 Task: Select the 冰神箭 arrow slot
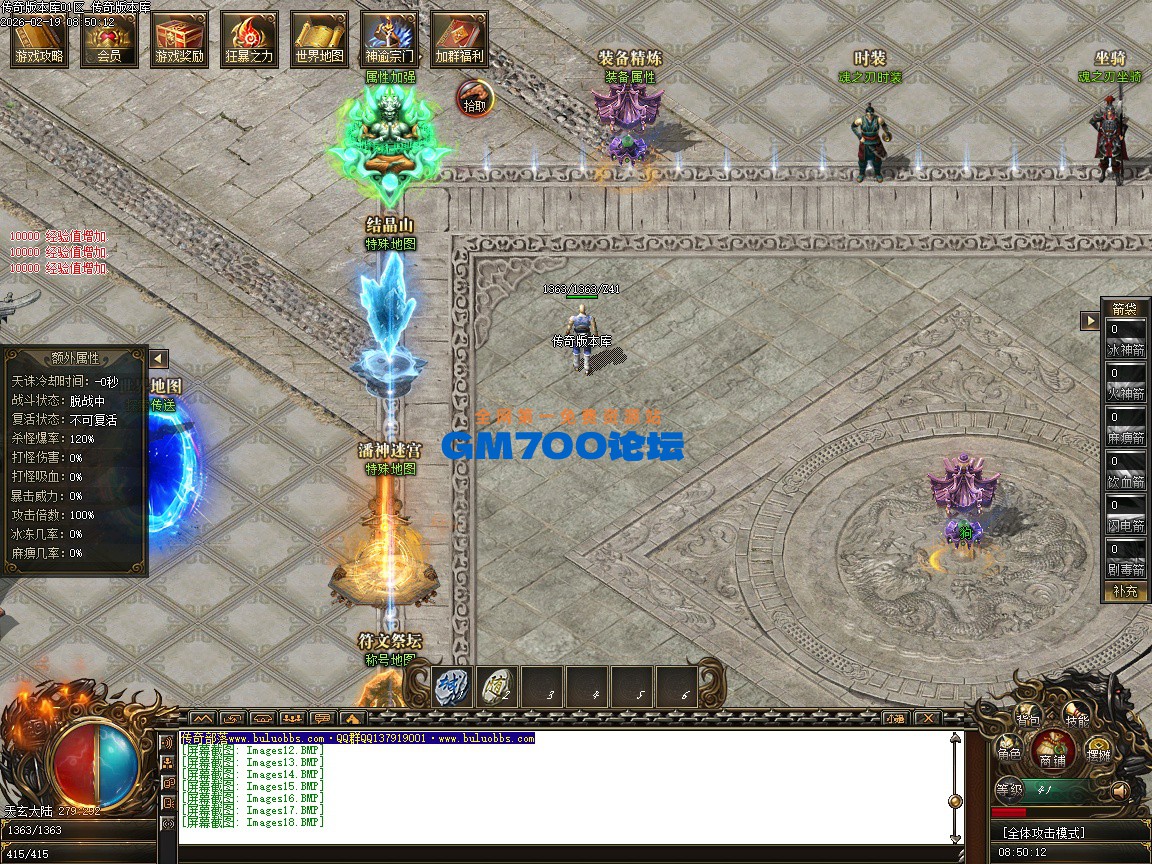[x=1126, y=339]
